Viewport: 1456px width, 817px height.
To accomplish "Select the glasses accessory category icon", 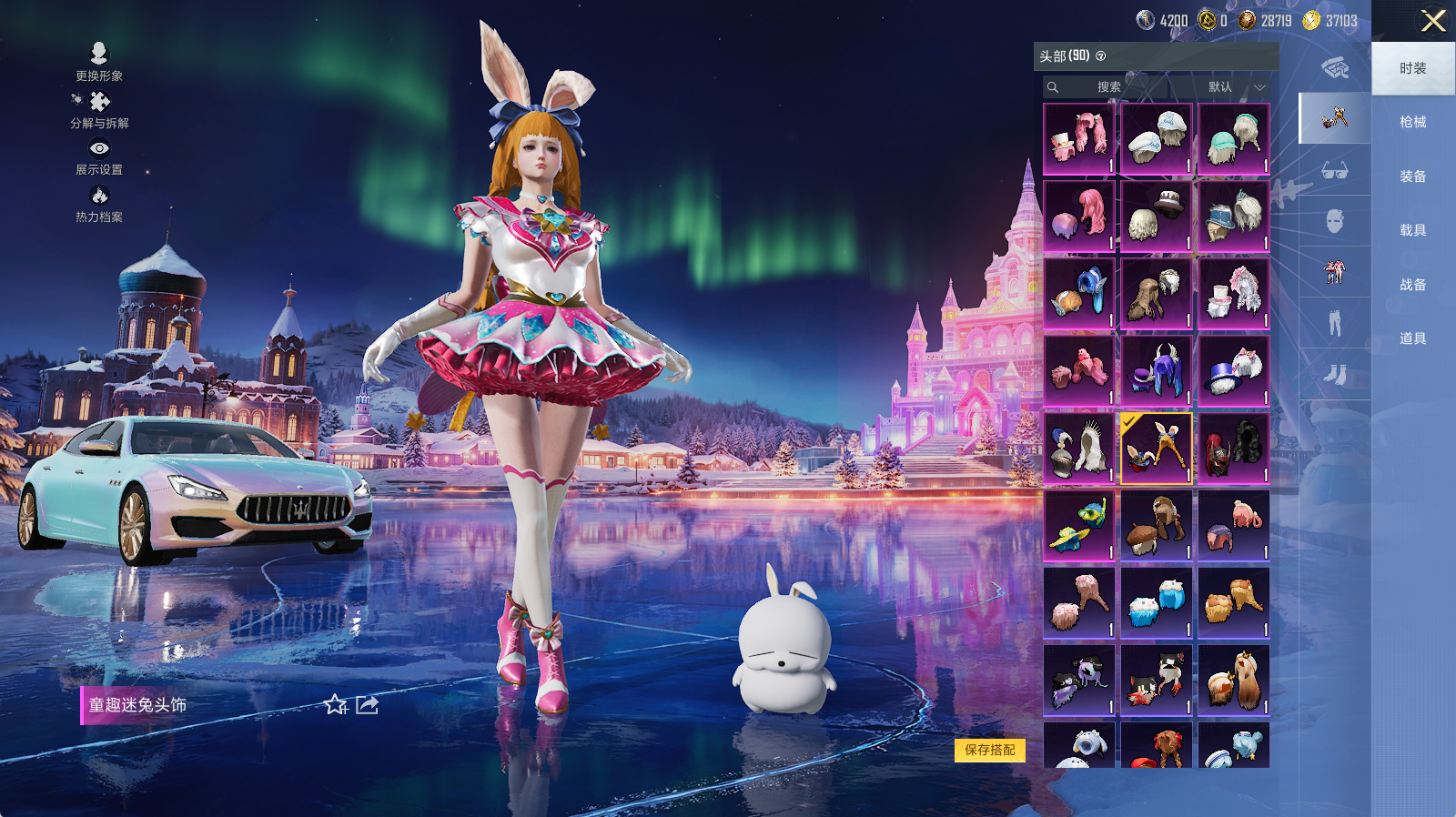I will (1334, 170).
